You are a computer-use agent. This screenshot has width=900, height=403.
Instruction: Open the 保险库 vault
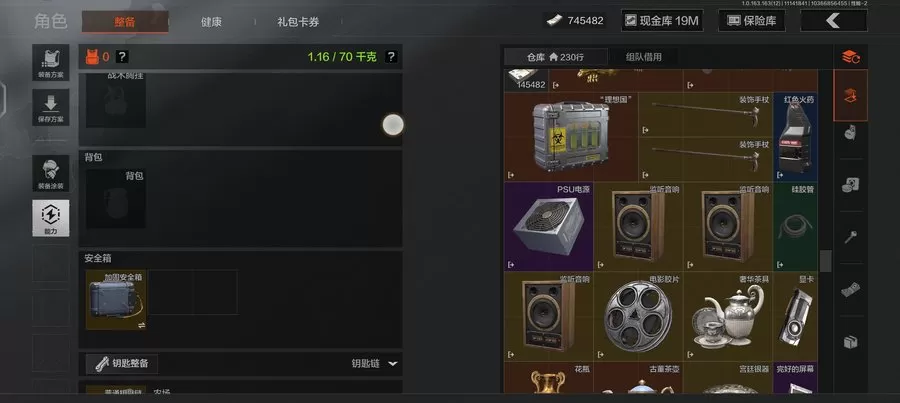[x=752, y=20]
